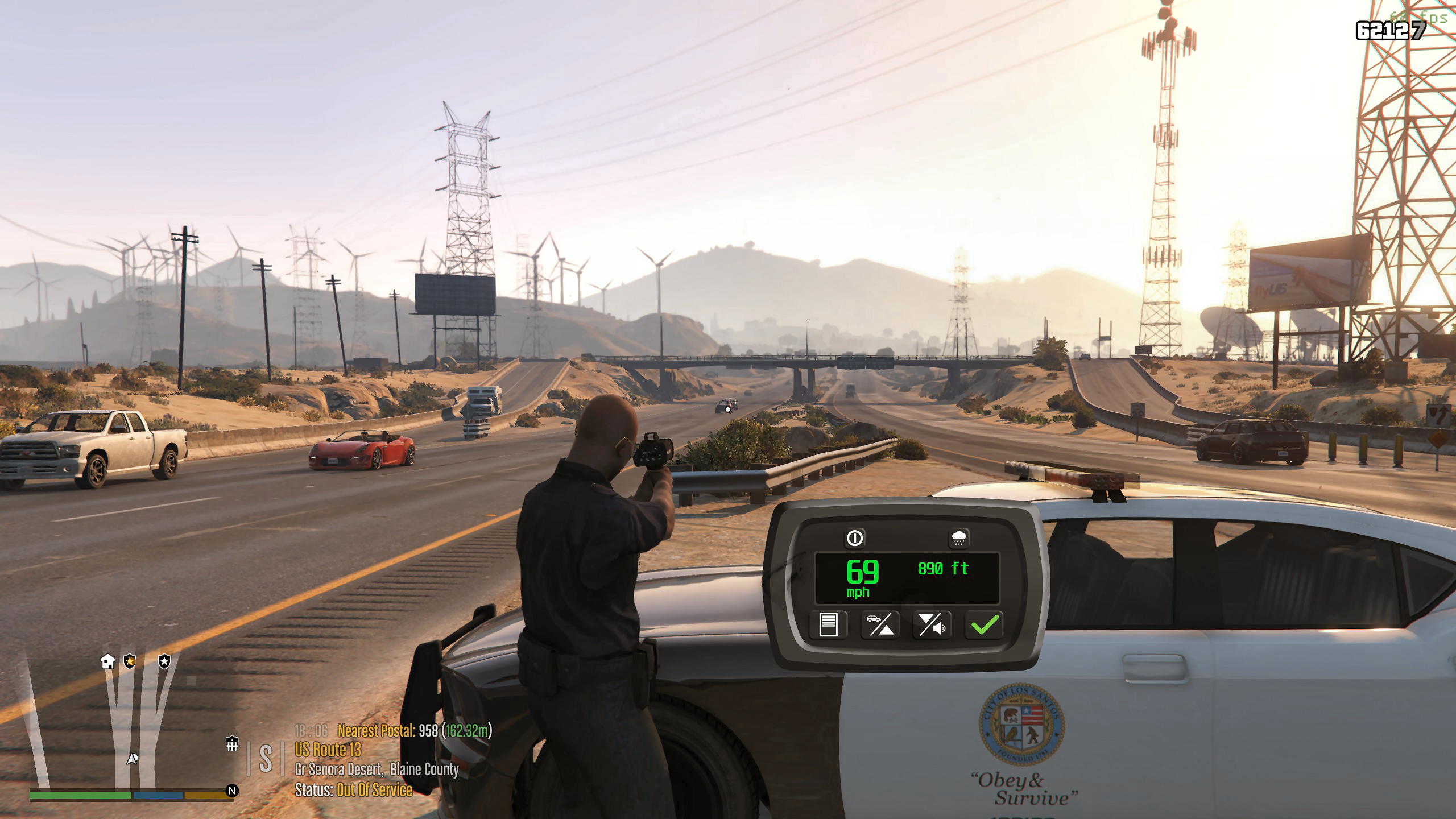The image size is (1456, 819).
Task: Select the fenced building blip on minimap
Action: pyautogui.click(x=231, y=743)
